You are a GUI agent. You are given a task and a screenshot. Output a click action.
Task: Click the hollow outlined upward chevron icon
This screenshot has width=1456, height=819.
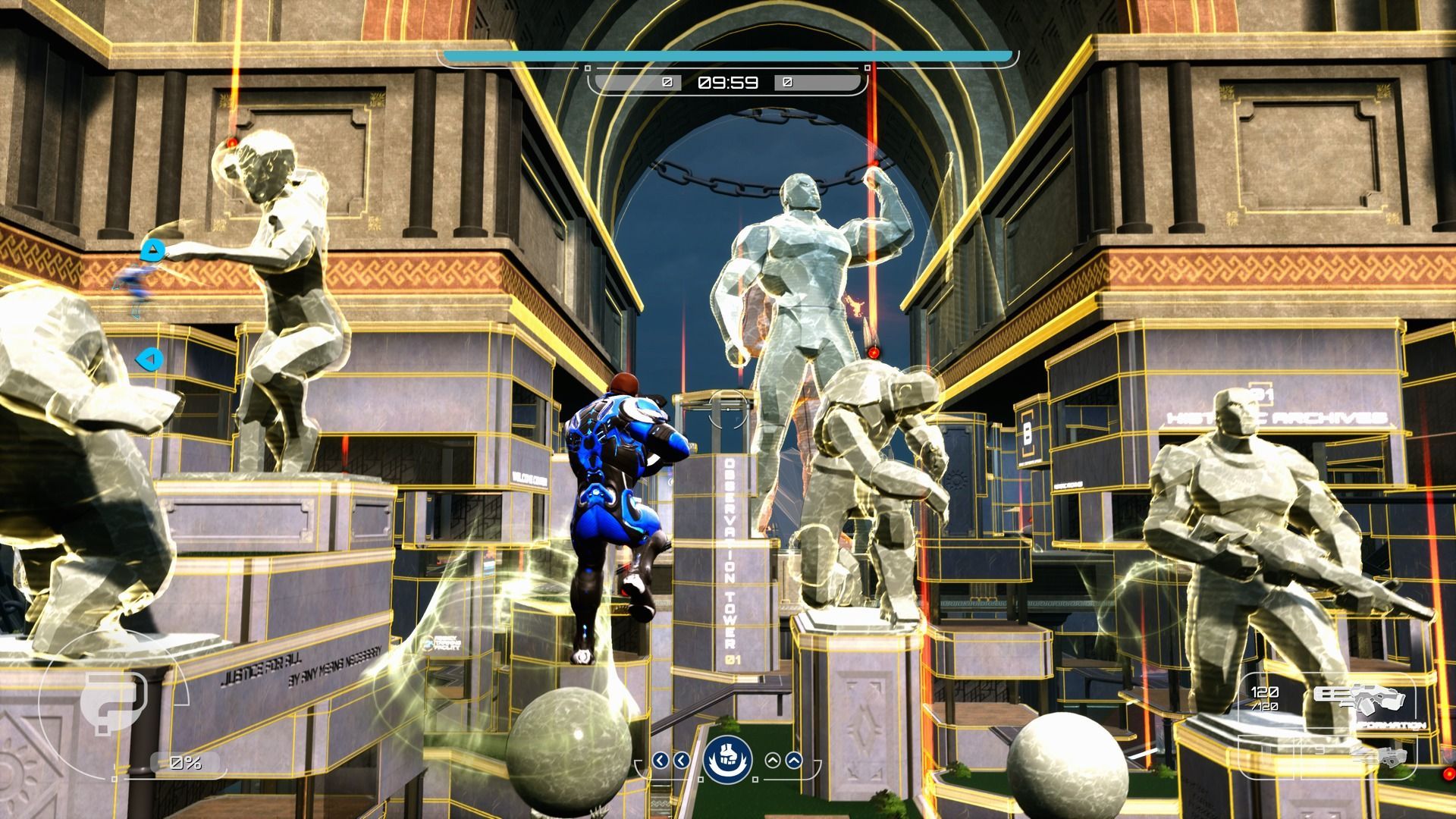click(x=773, y=760)
